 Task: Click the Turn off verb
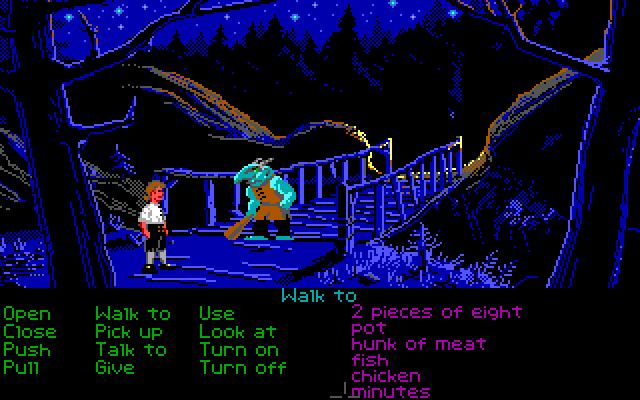(242, 367)
